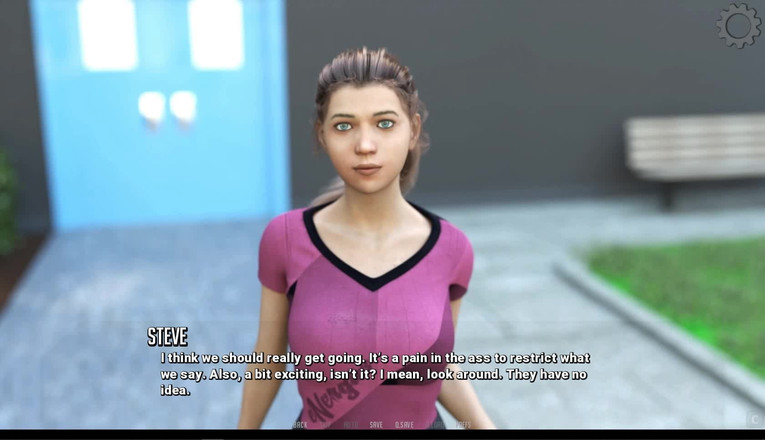This screenshot has width=765, height=440.
Task: Click Back in the quick menu
Action: coord(300,425)
